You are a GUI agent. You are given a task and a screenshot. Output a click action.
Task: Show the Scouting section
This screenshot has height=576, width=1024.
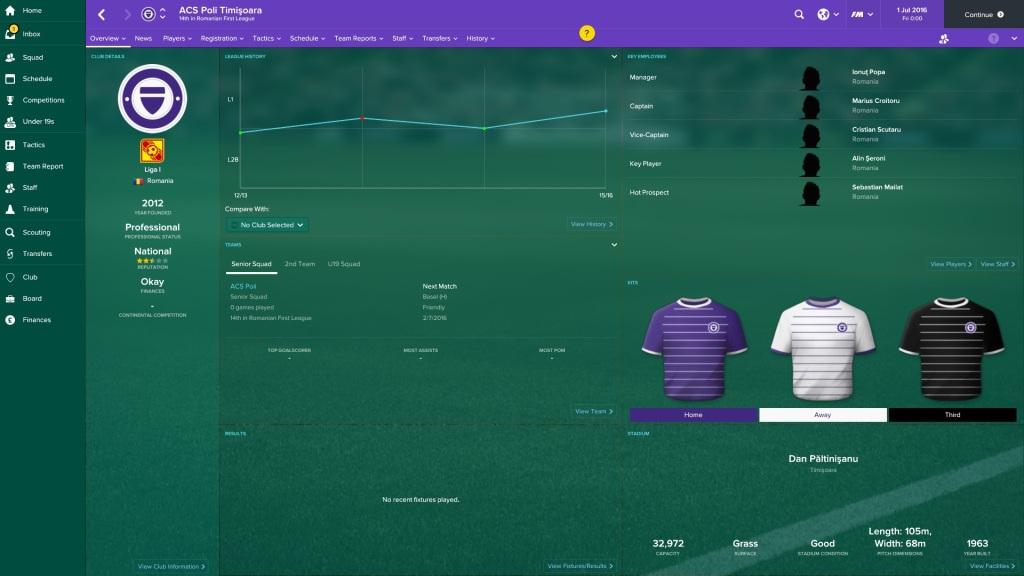pyautogui.click(x=36, y=232)
